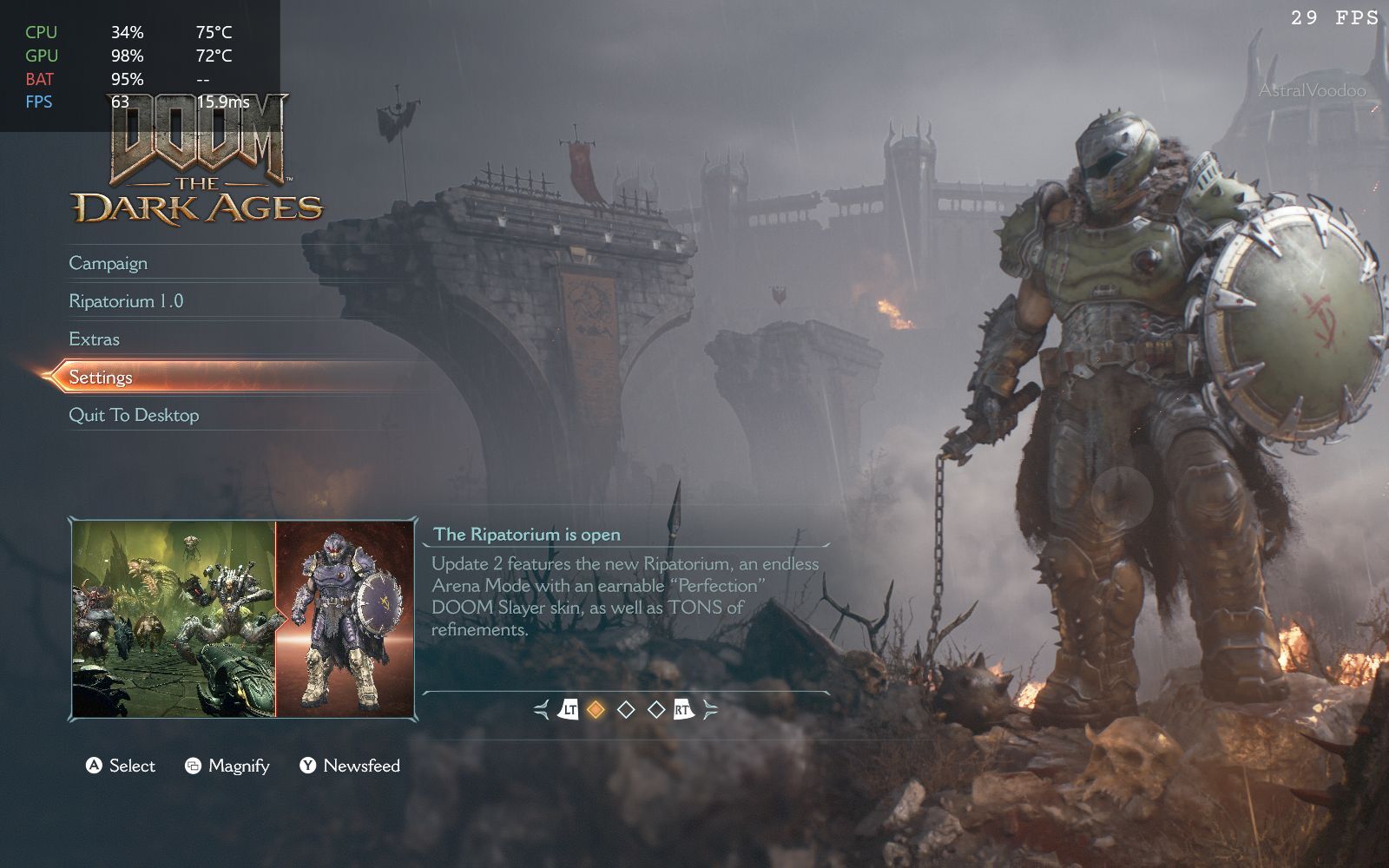Click the previous newsfeed arrow
Viewport: 1389px width, 868px height.
542,710
